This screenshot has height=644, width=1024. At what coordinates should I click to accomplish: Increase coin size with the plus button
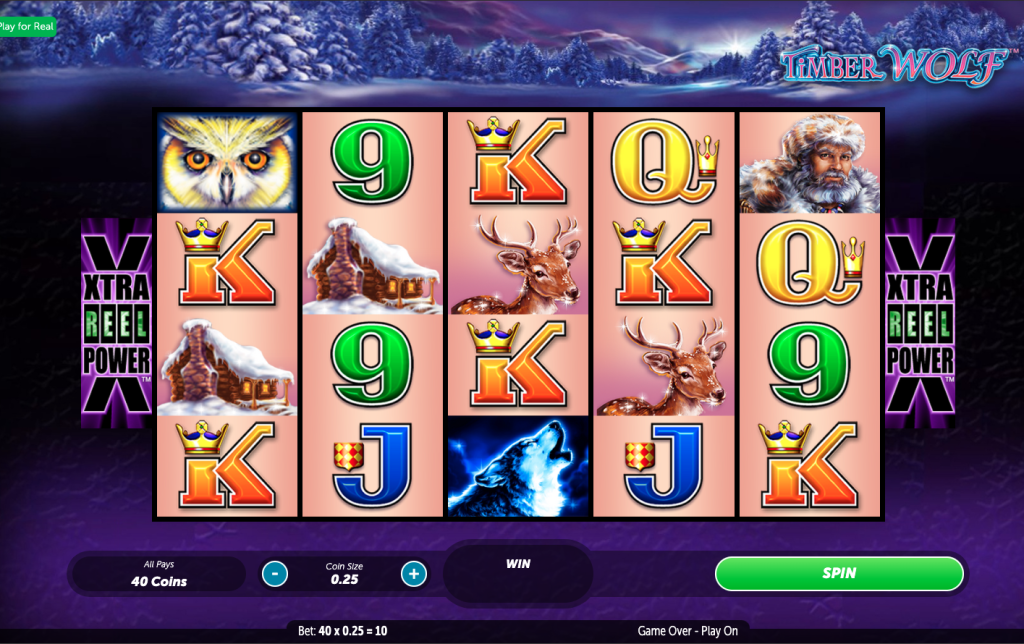(x=414, y=574)
